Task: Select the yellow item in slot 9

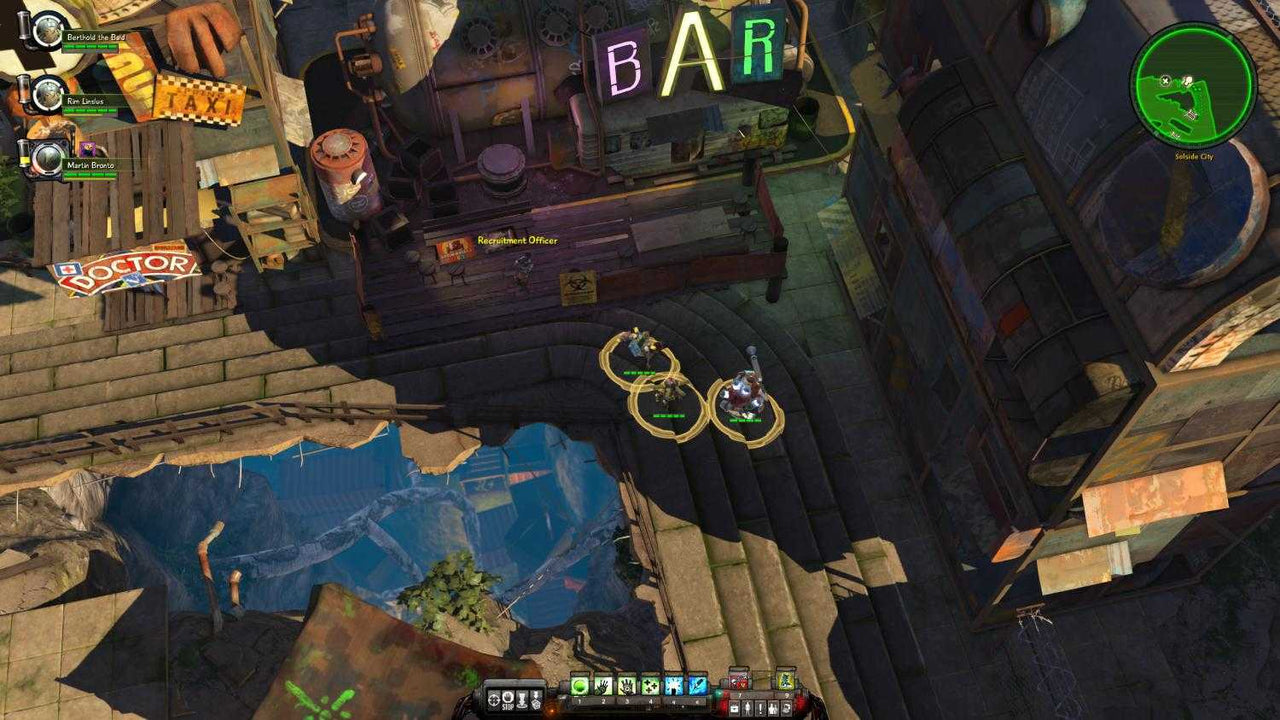Action: (x=785, y=682)
